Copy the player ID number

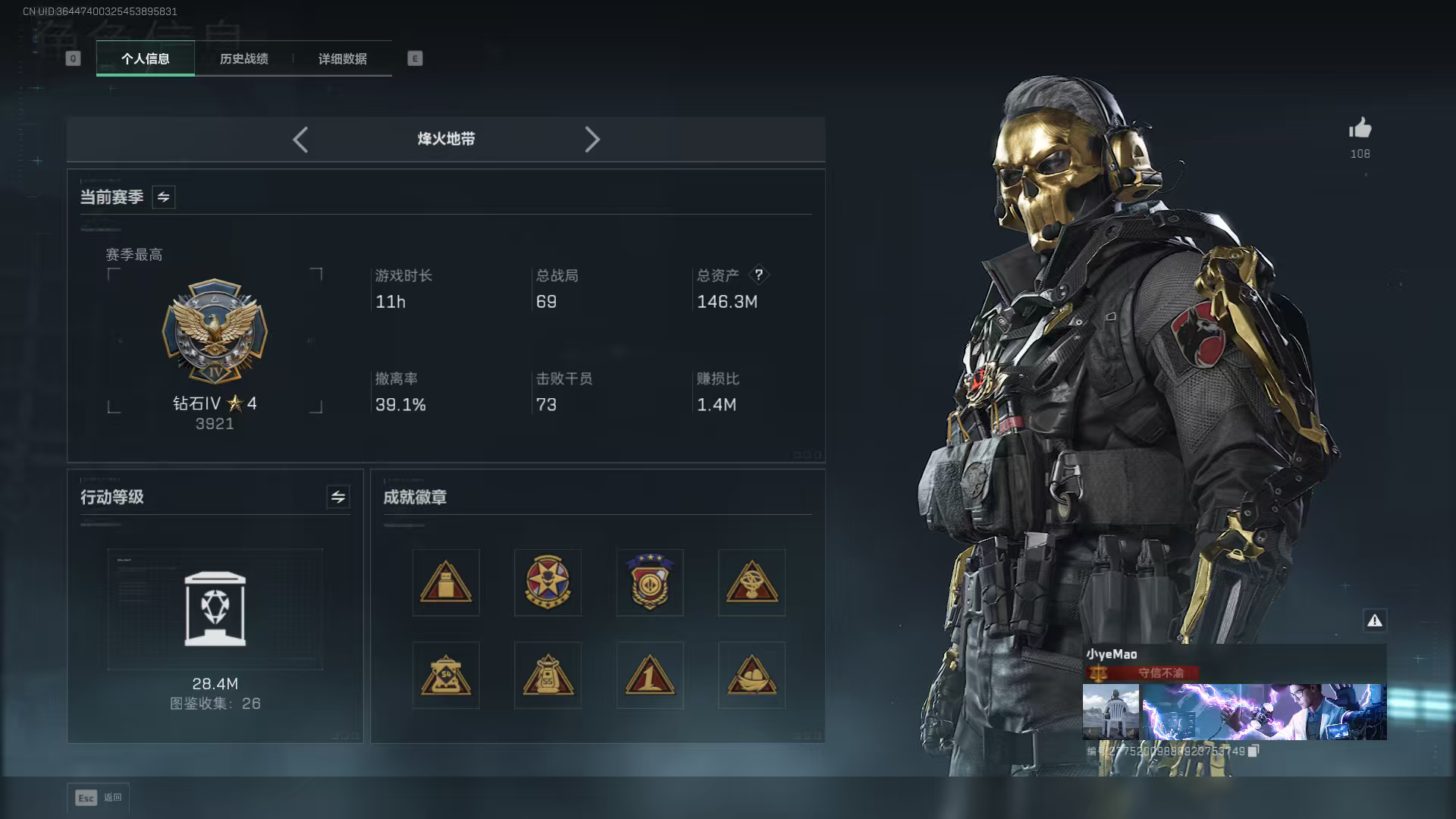[1254, 751]
